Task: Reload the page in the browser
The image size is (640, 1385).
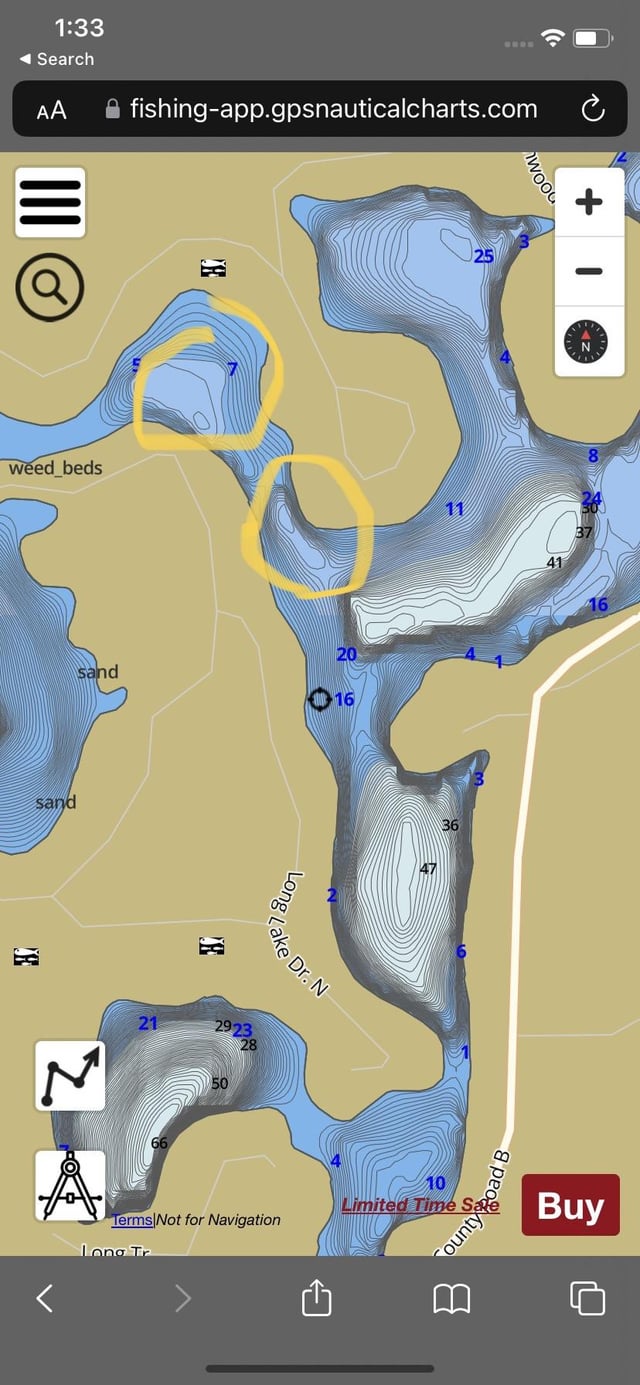Action: (x=593, y=109)
